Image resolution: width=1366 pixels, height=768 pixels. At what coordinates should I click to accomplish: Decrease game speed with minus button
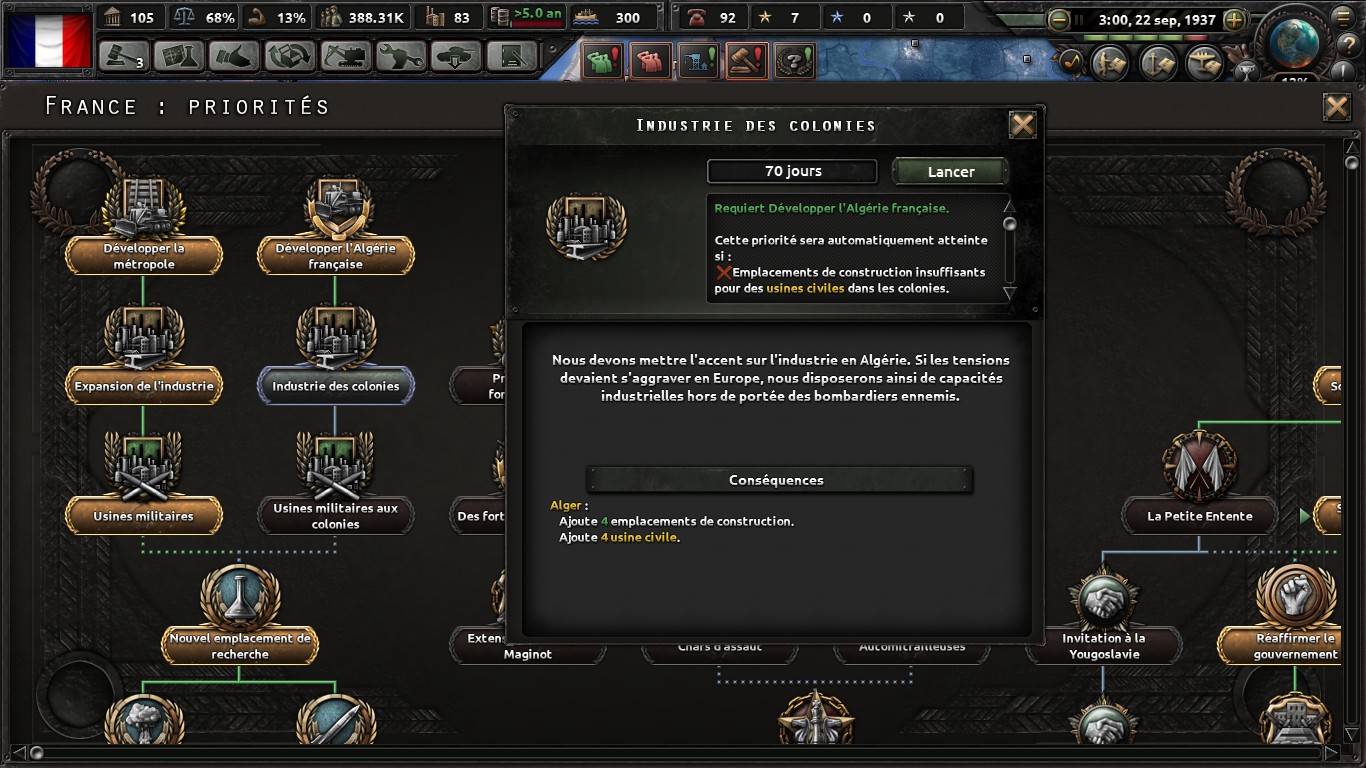[x=1058, y=19]
